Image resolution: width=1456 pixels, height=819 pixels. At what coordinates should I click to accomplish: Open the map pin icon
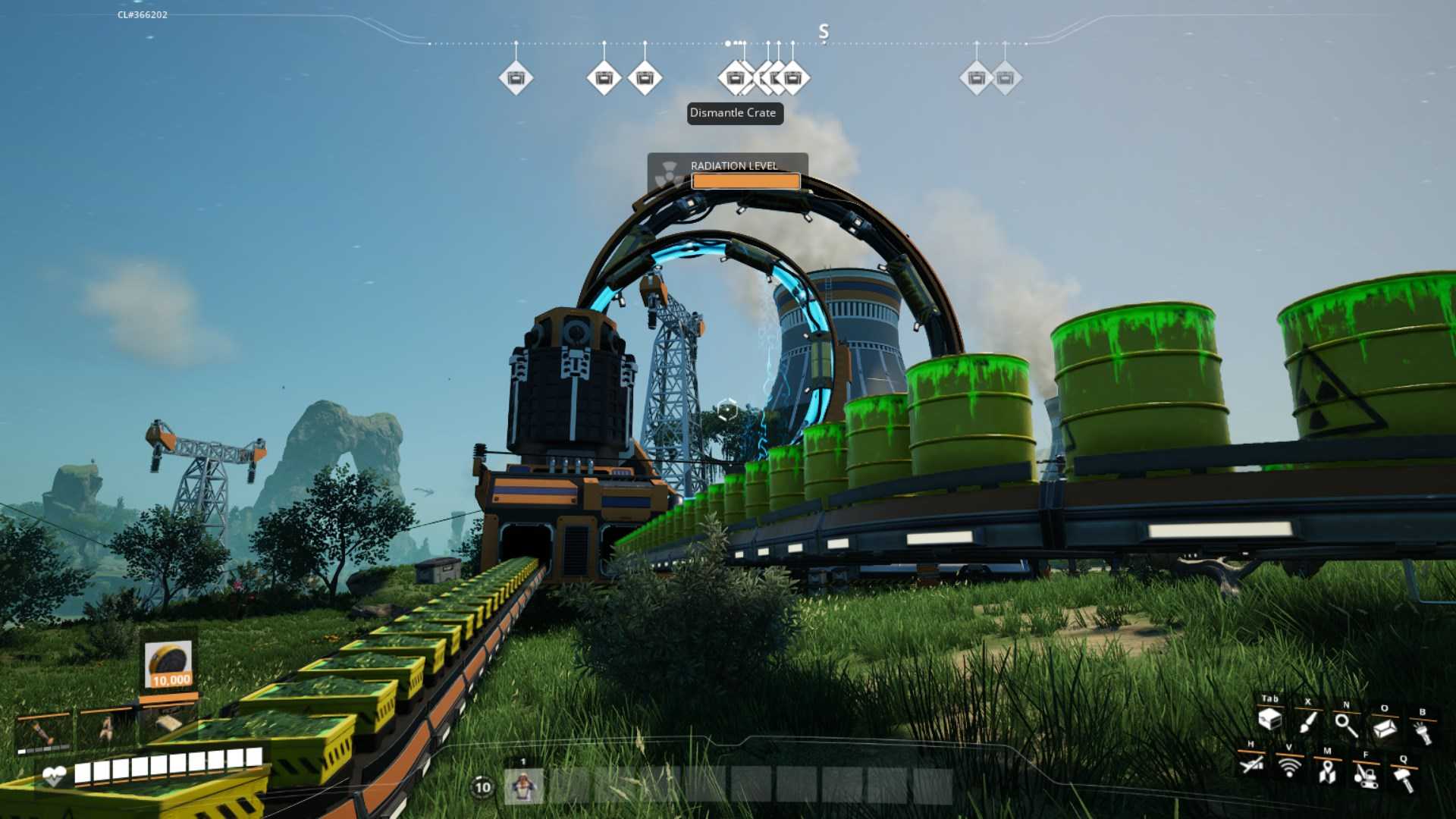tap(1327, 771)
